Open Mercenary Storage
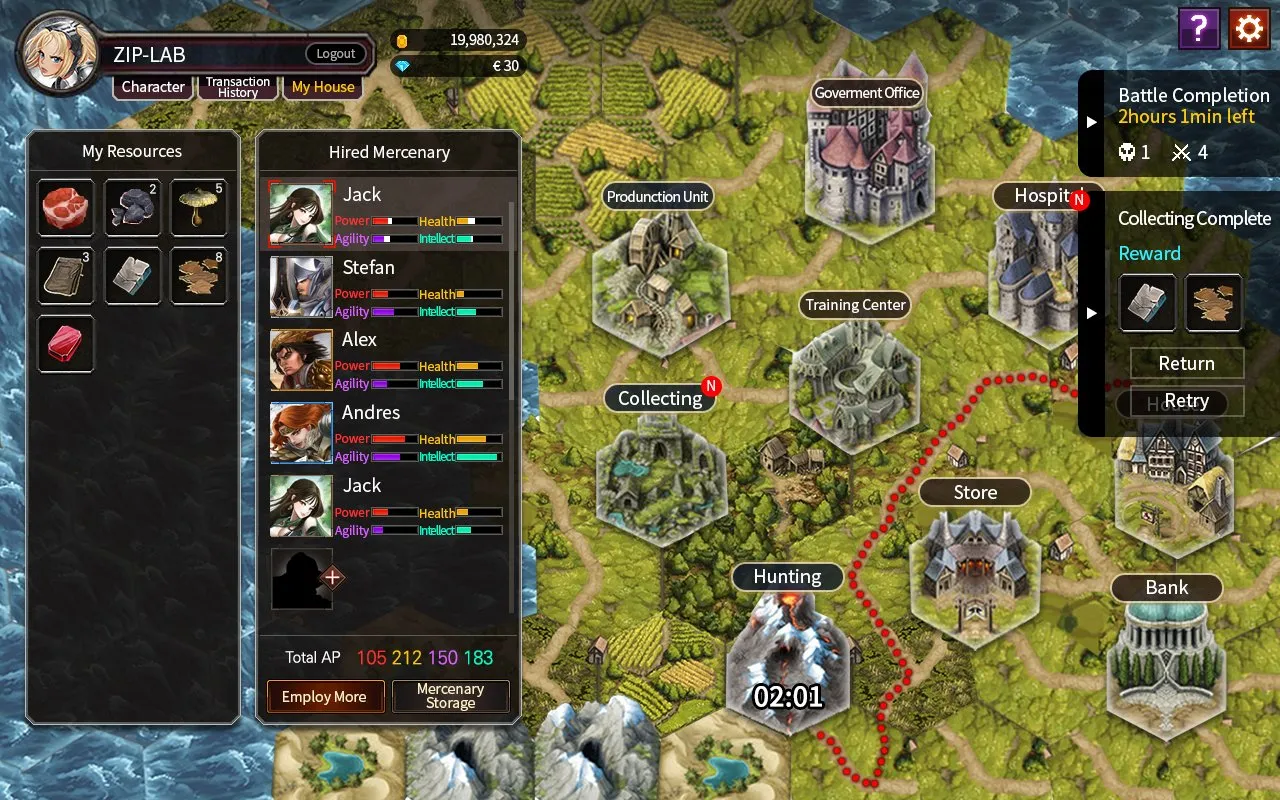 [x=450, y=697]
